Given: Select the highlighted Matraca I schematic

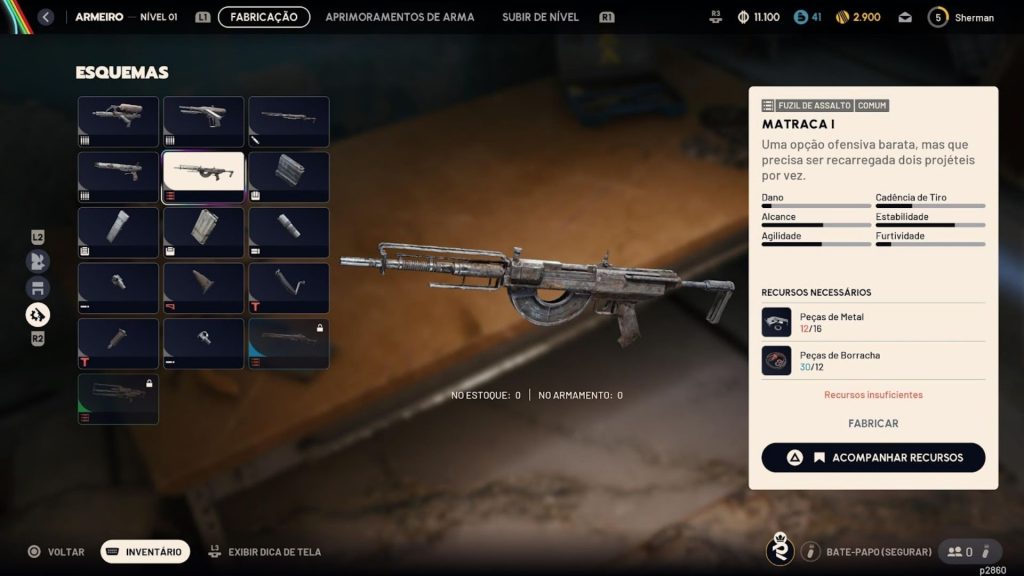Looking at the screenshot, I should pyautogui.click(x=204, y=177).
